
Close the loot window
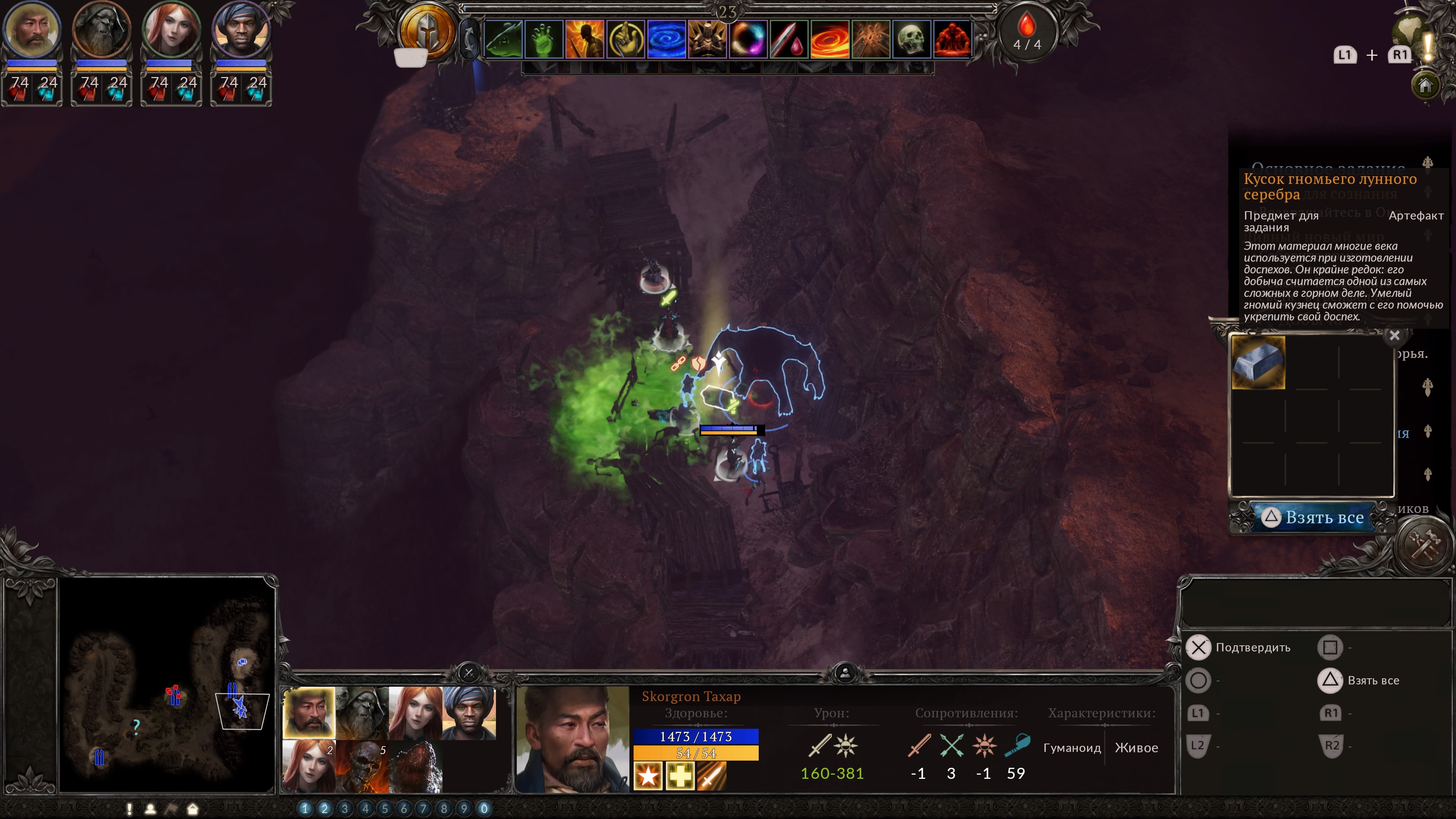click(x=1395, y=336)
